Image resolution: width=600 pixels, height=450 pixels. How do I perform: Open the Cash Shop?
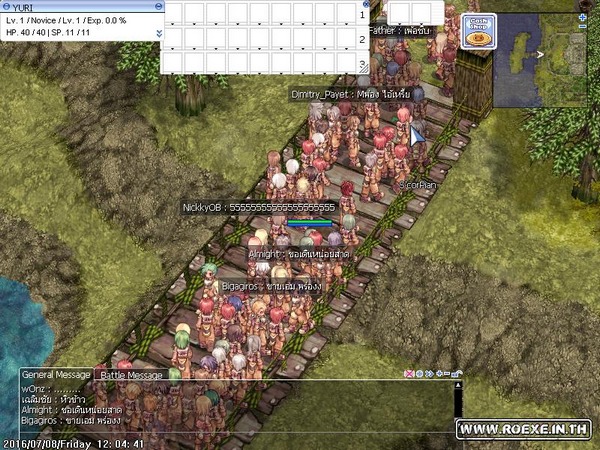(x=479, y=30)
